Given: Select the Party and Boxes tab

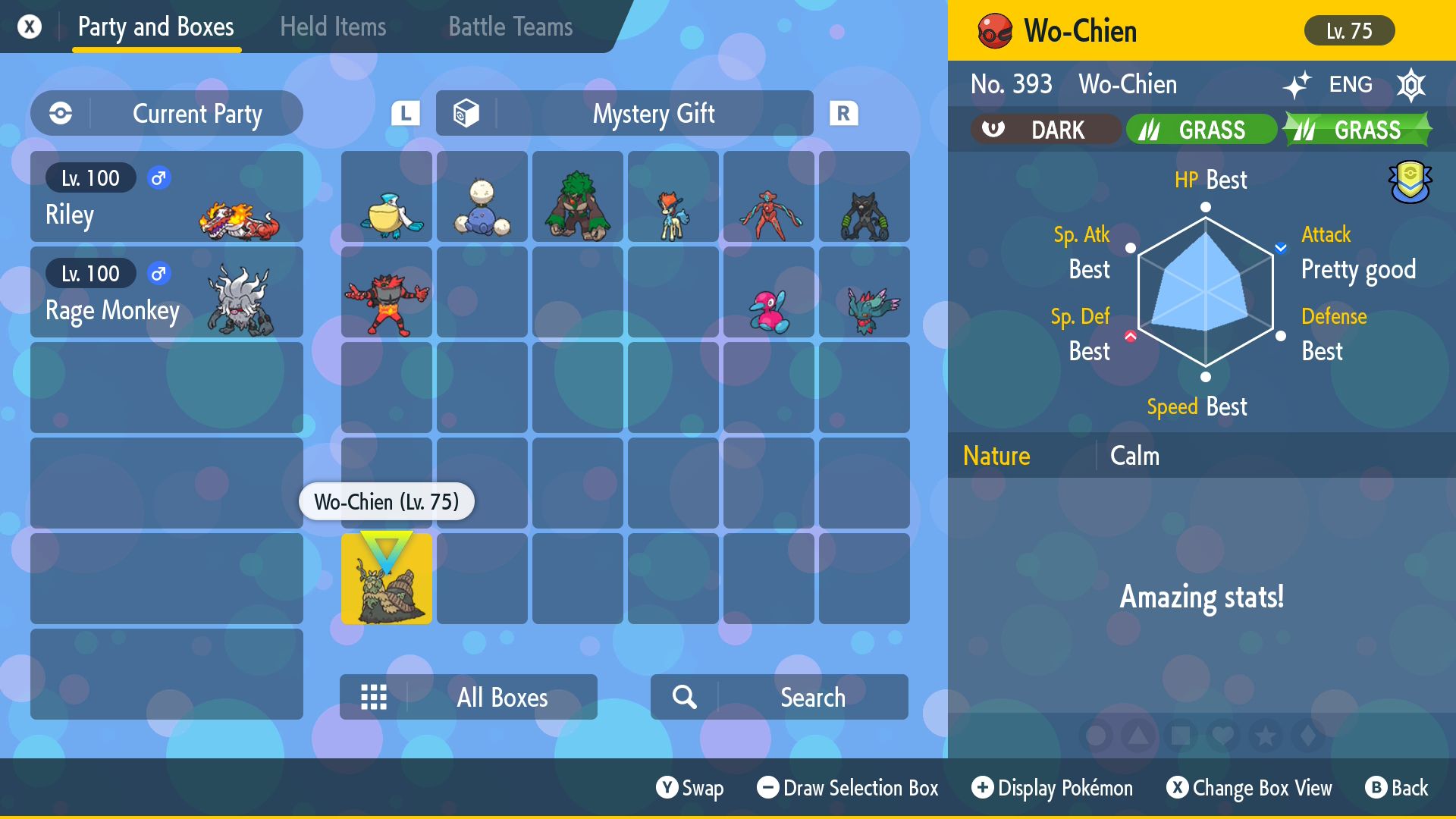Looking at the screenshot, I should coord(156,27).
